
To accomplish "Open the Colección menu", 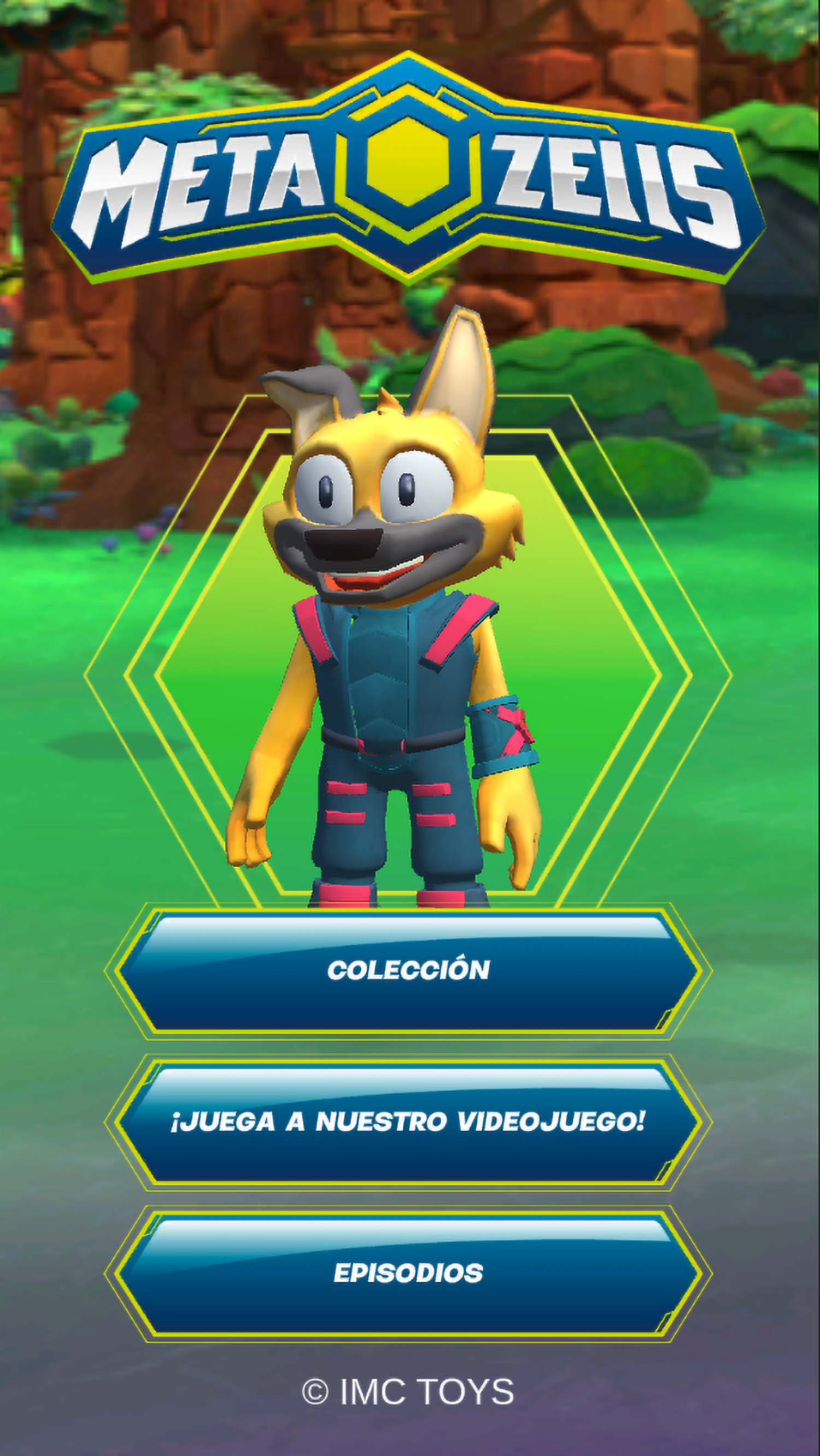I will point(408,971).
